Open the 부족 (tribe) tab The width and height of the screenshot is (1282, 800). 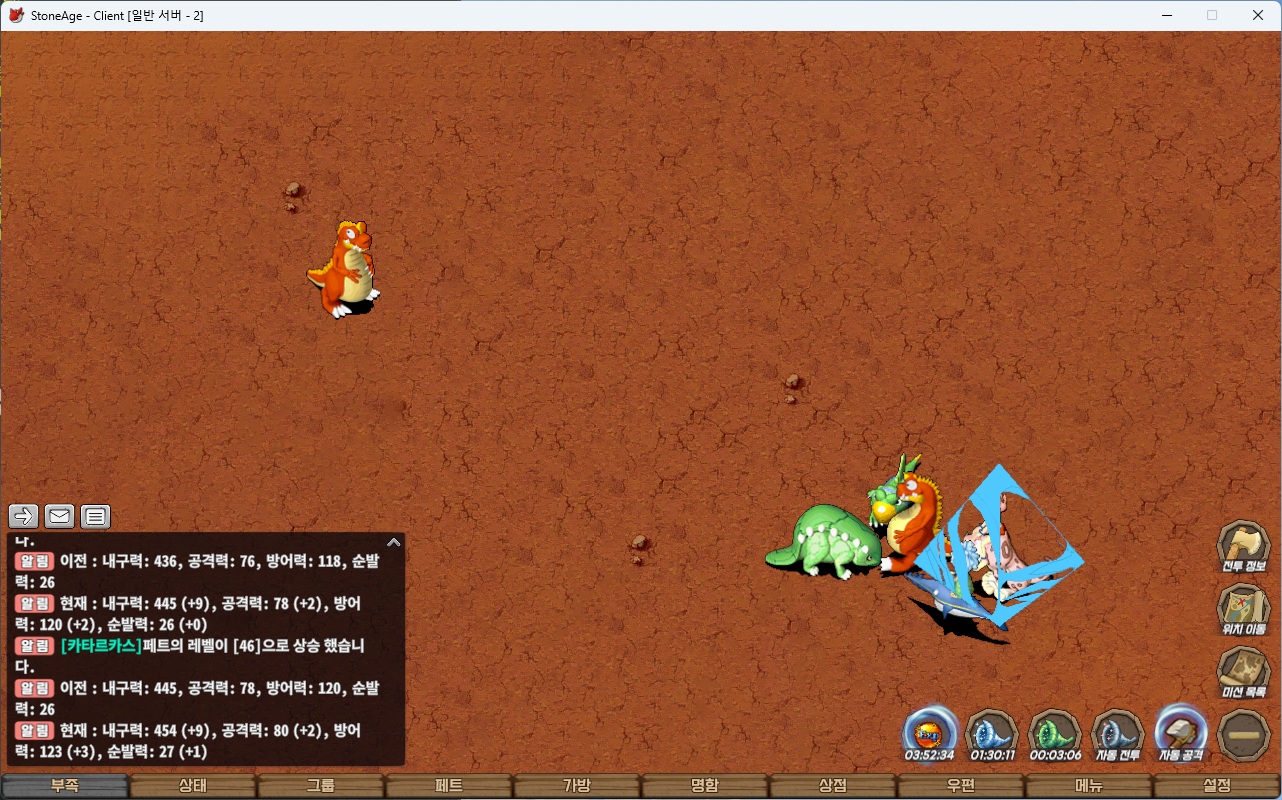[x=65, y=786]
